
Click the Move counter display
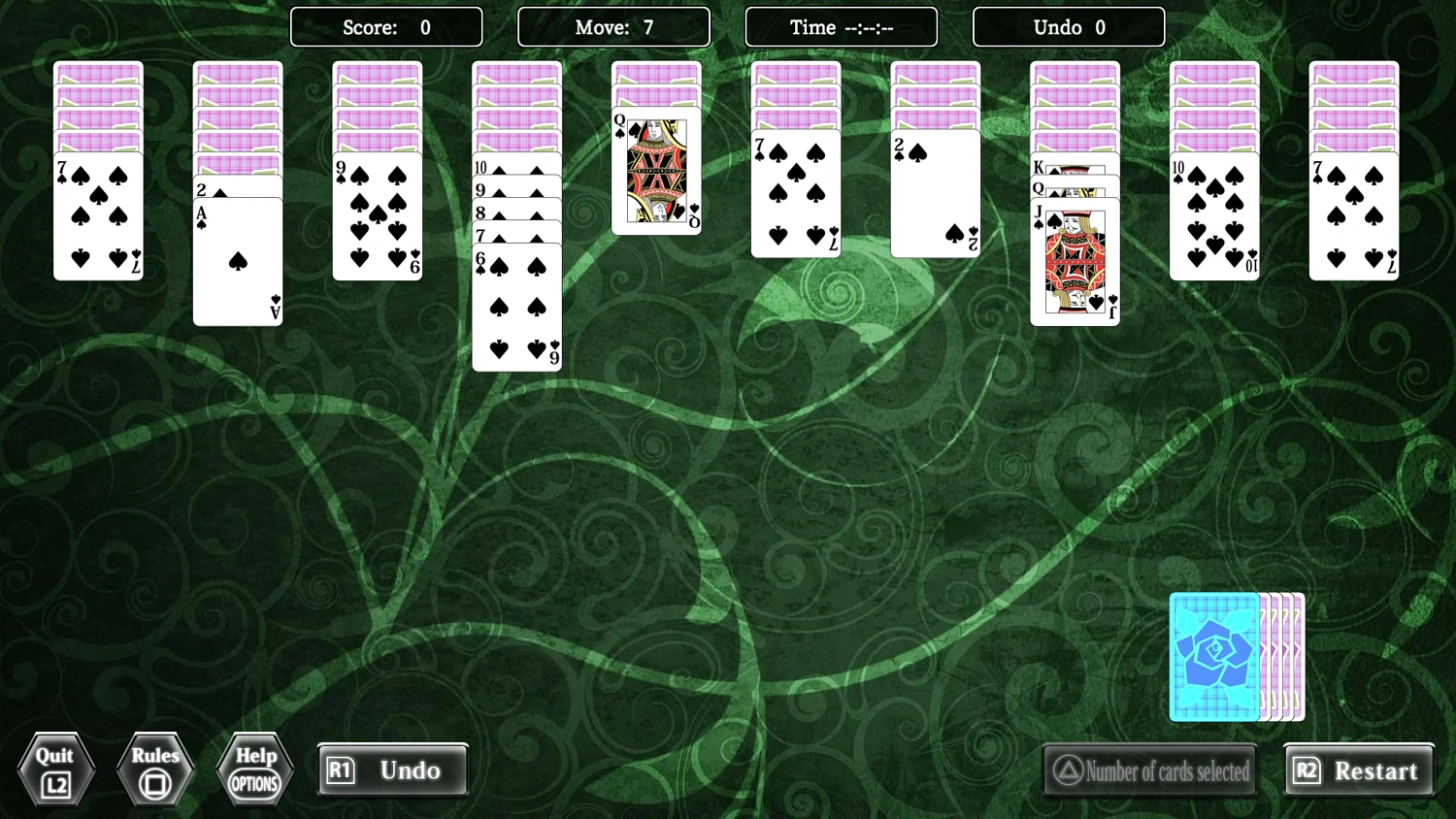pyautogui.click(x=613, y=27)
